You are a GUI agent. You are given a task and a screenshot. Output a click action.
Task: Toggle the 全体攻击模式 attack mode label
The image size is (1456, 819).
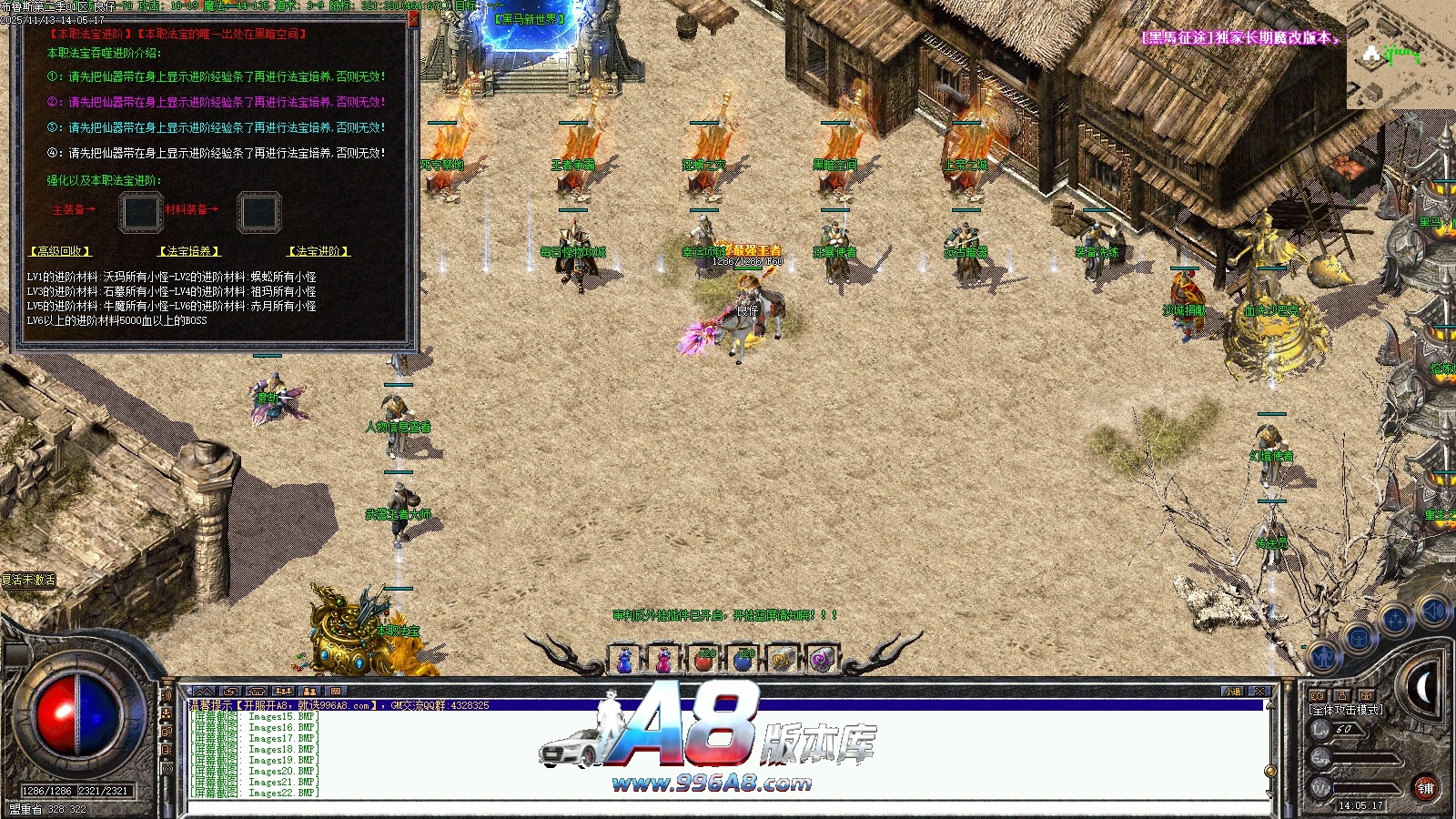pyautogui.click(x=1346, y=710)
